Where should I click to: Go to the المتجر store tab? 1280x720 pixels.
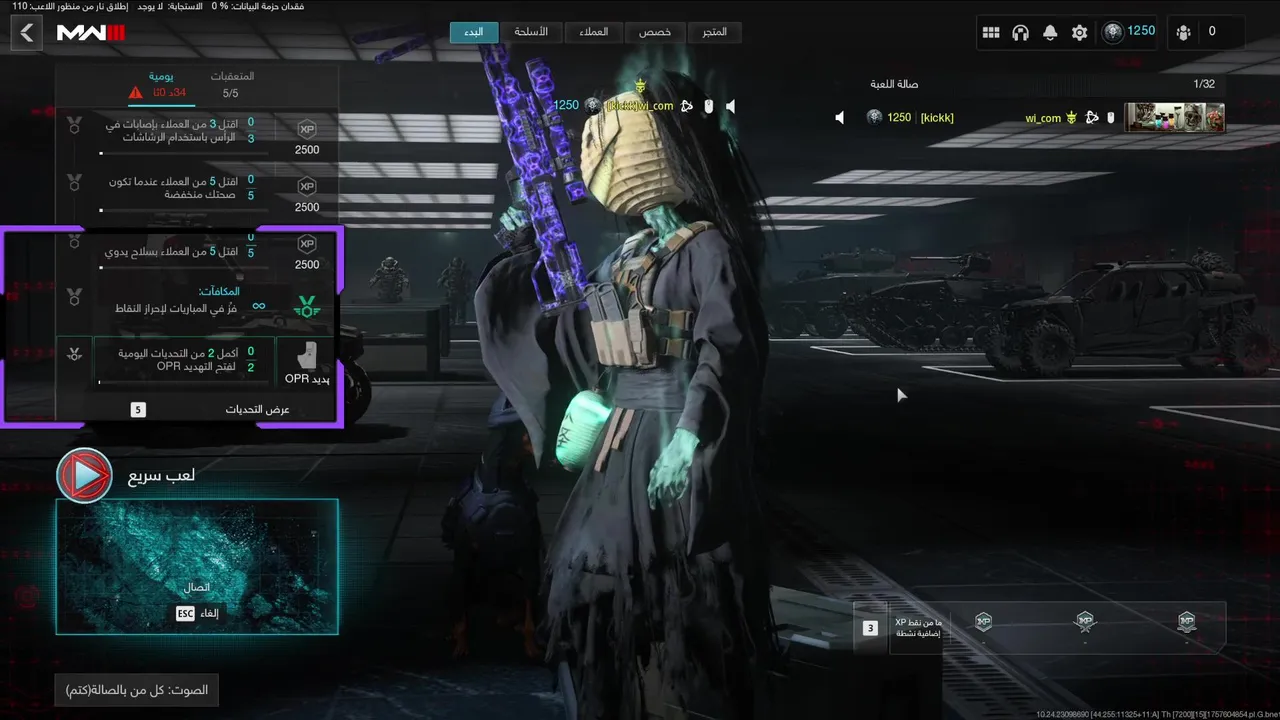(x=715, y=32)
